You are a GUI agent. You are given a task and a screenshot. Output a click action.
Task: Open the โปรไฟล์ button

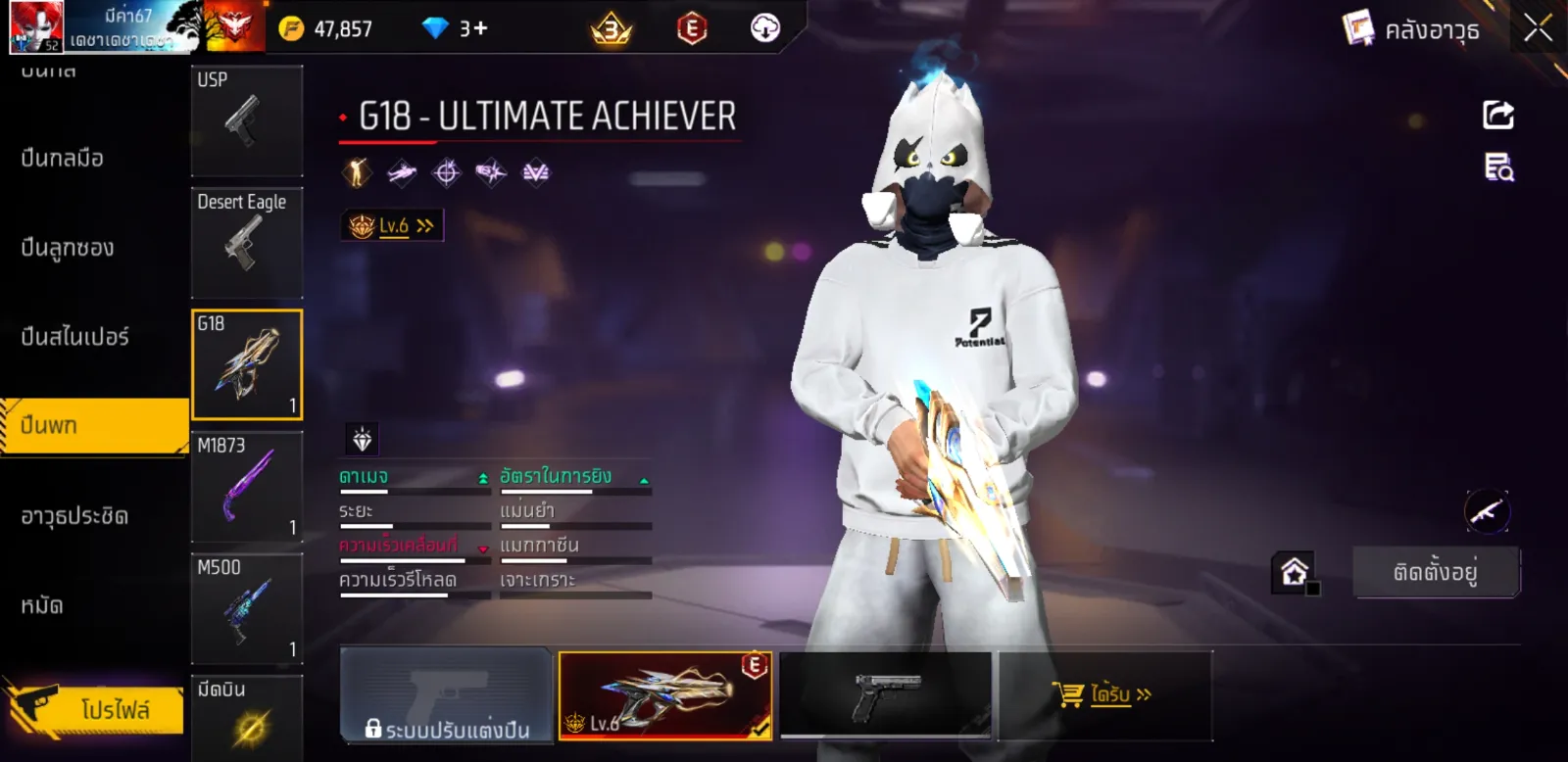[98, 708]
